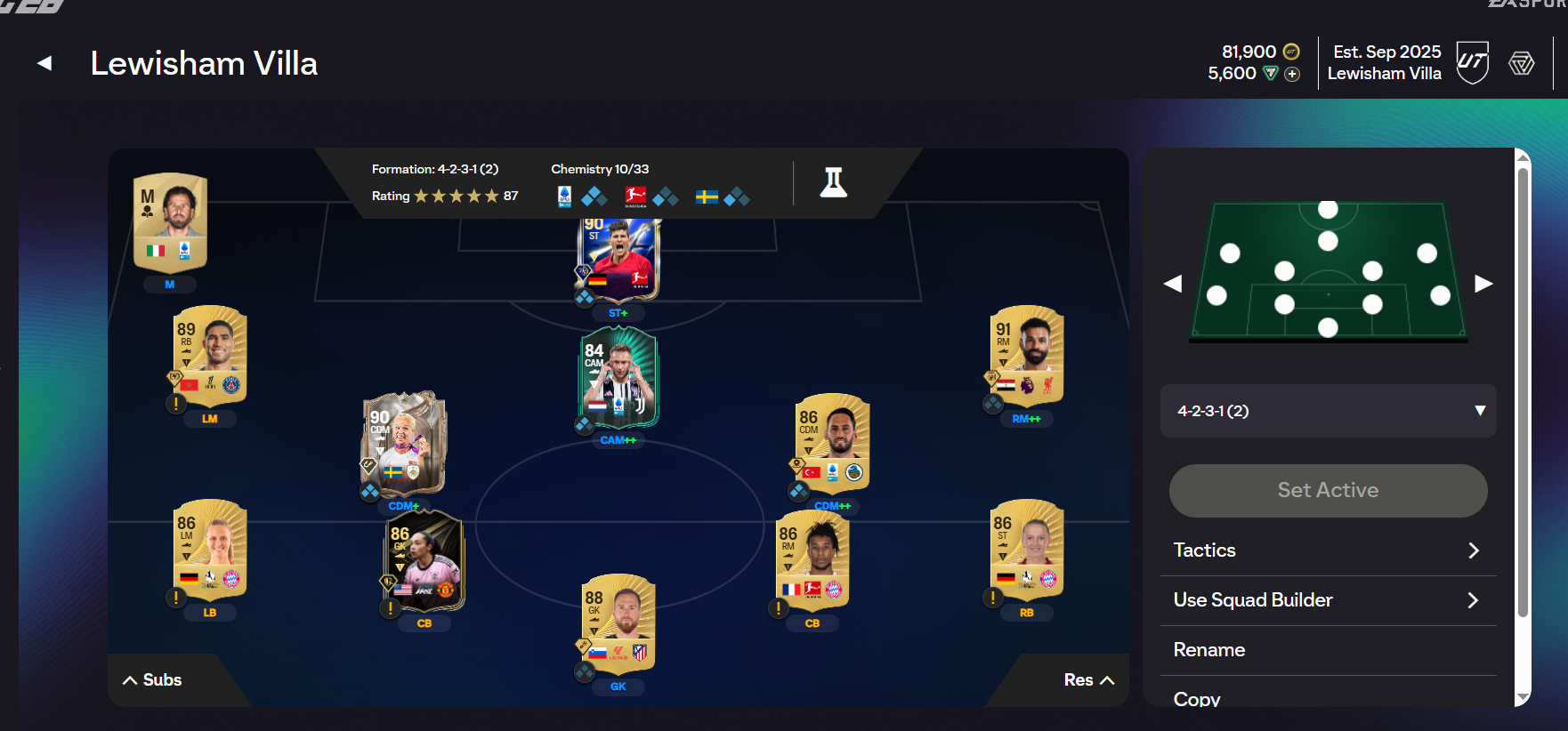The width and height of the screenshot is (1568, 731).
Task: Go back using the top-left arrow
Action: [x=44, y=63]
